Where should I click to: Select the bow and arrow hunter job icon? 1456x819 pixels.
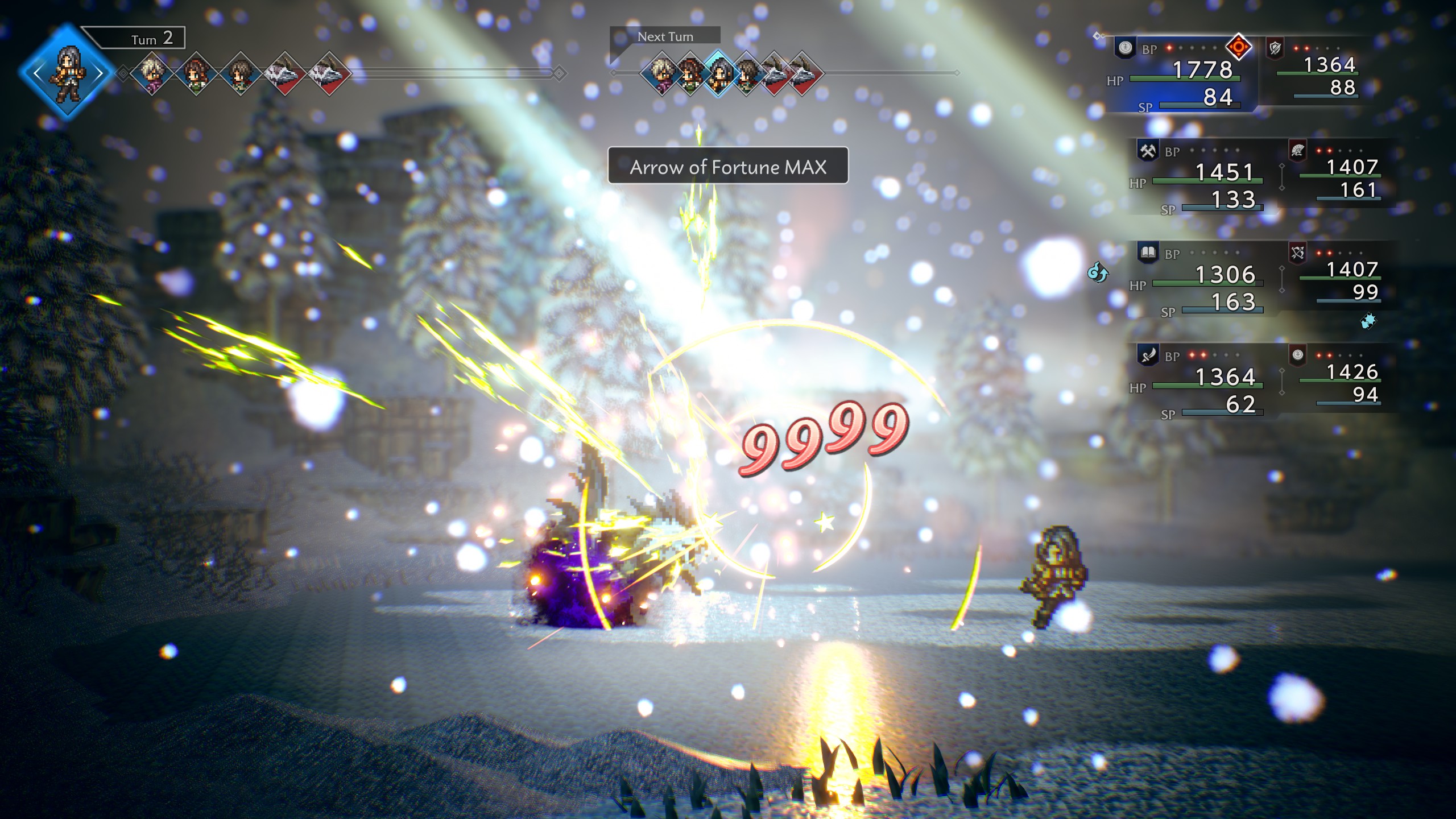(x=1297, y=253)
